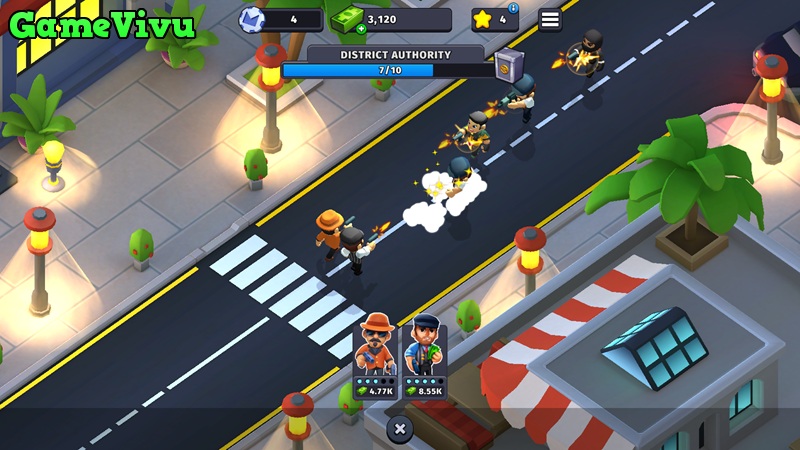Choose the blue cap gangster holding cash

[x=424, y=357]
